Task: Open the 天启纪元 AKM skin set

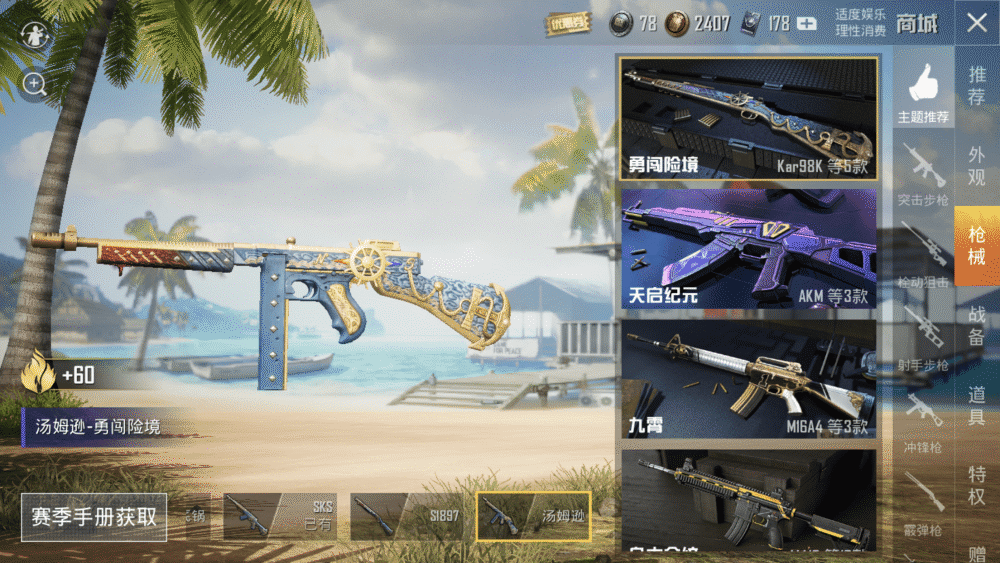Action: click(x=749, y=249)
